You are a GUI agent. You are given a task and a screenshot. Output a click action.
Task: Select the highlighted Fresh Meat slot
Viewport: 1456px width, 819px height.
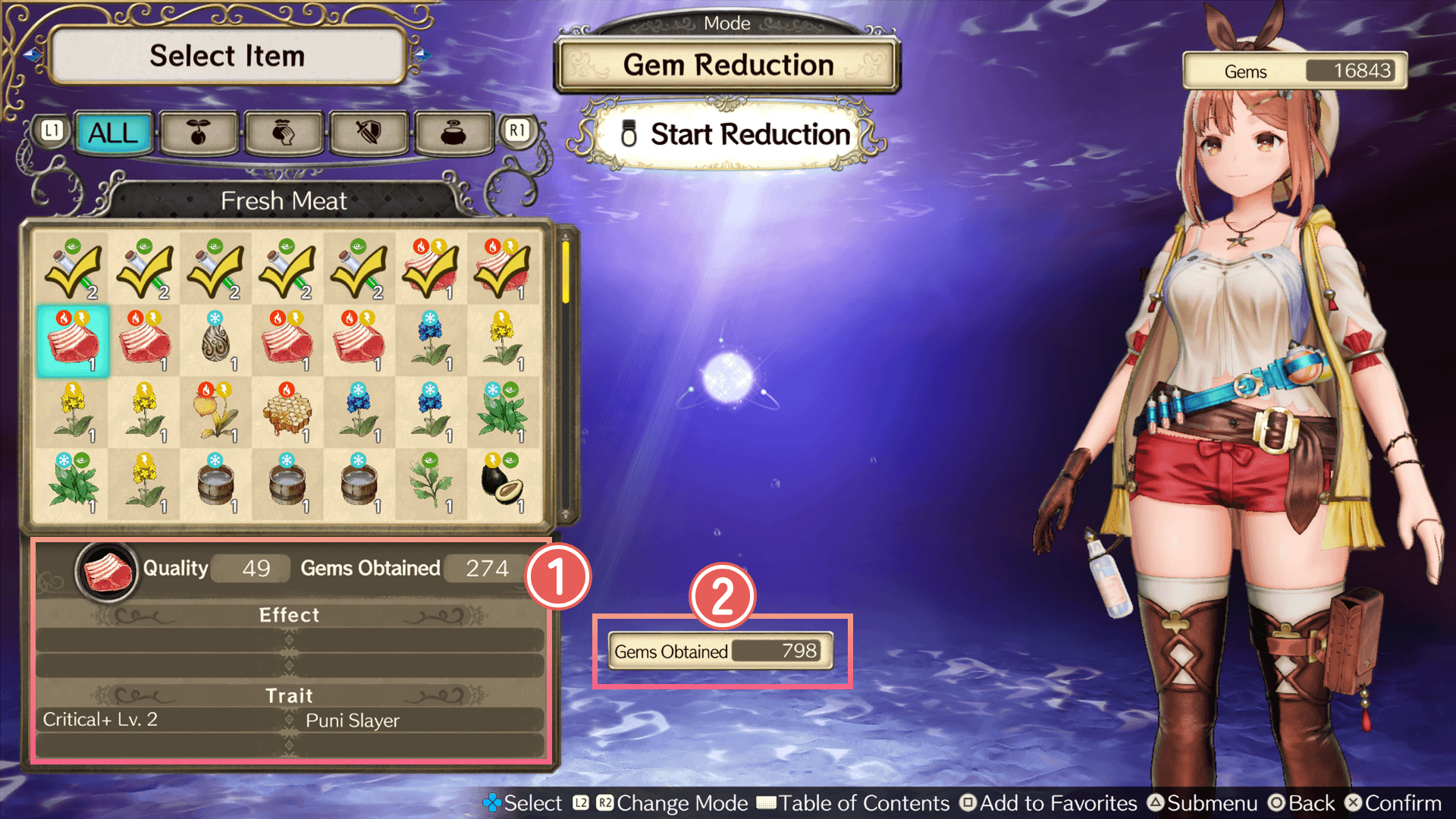click(x=73, y=341)
